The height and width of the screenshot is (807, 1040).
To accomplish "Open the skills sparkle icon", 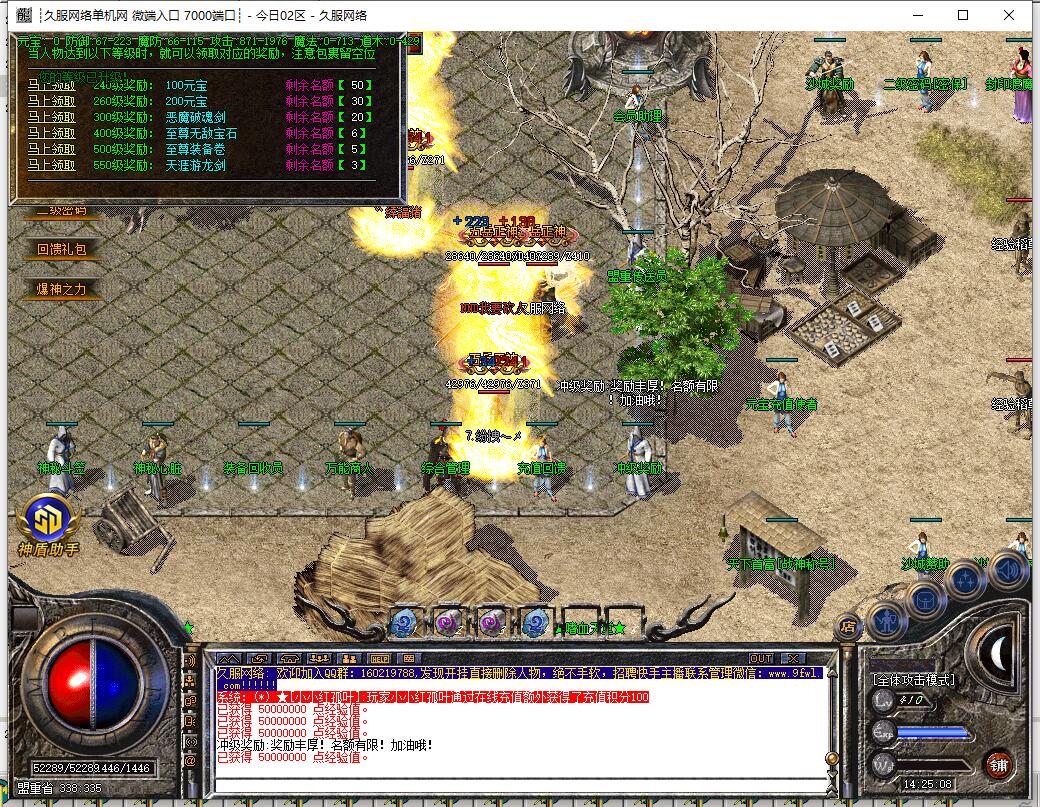I will pos(966,580).
